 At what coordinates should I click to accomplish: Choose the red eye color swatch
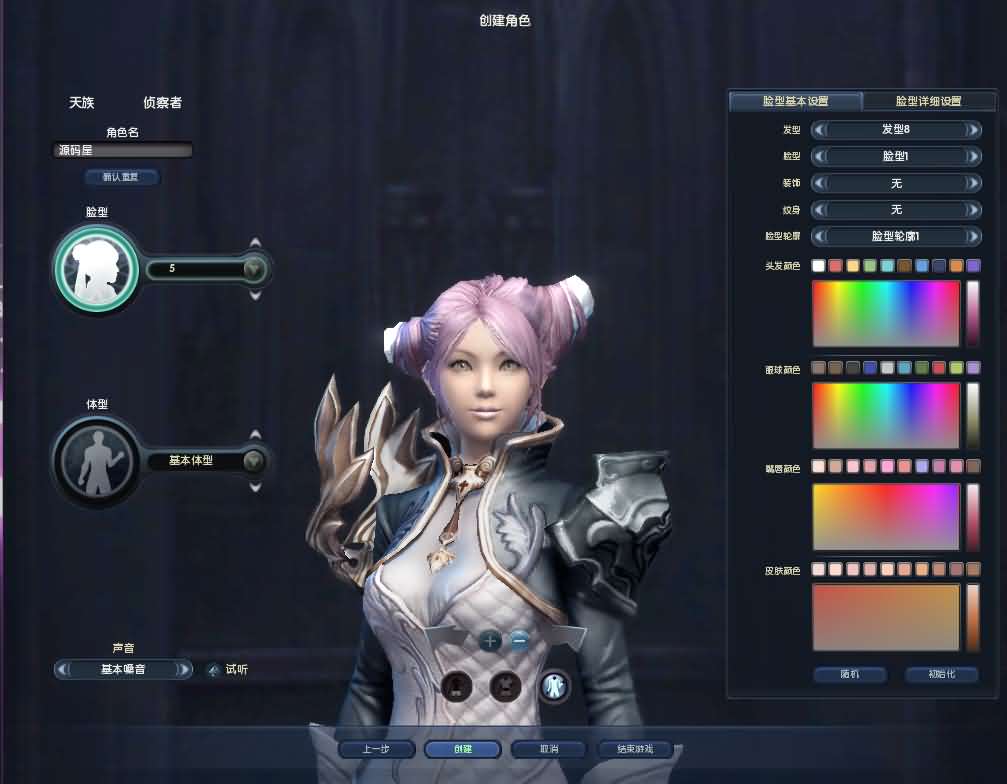click(938, 368)
